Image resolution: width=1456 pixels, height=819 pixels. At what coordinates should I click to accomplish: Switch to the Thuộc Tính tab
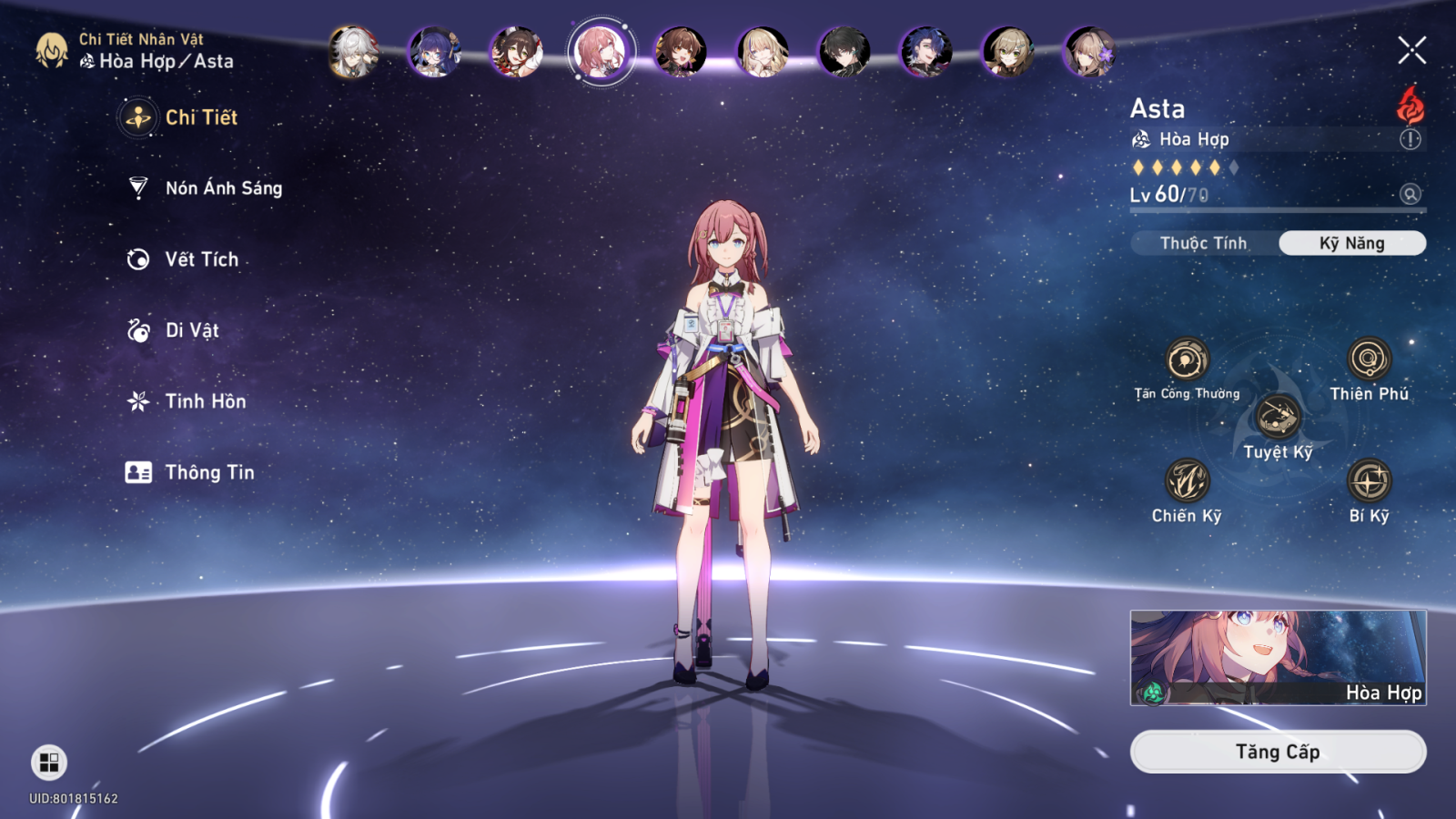(x=1203, y=243)
